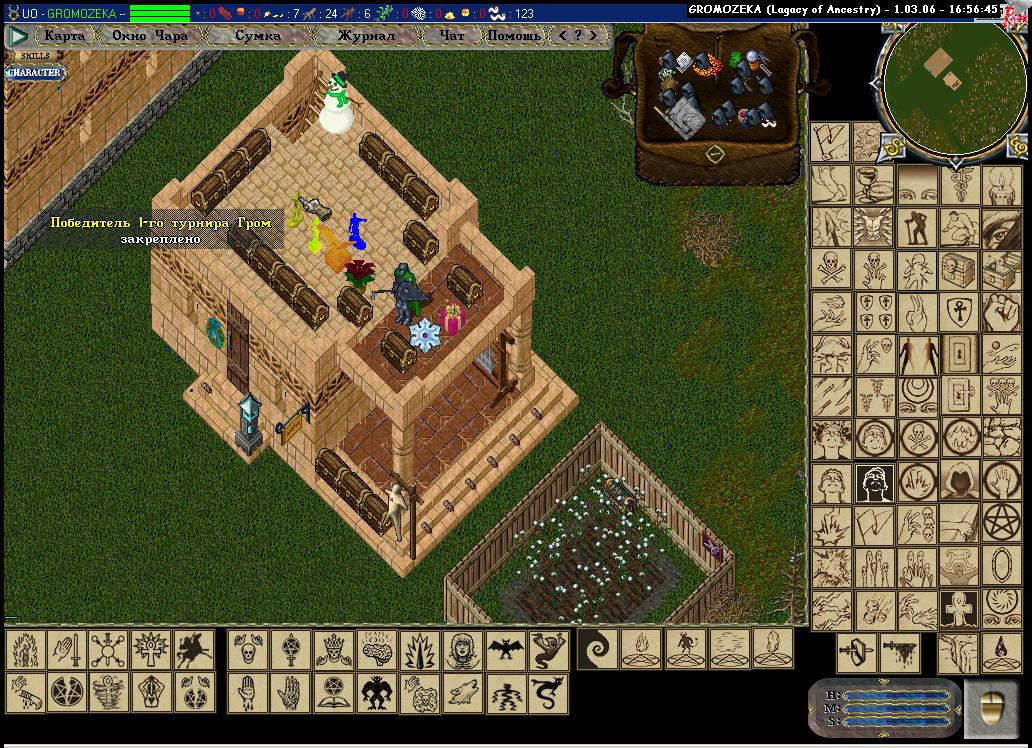1032x748 pixels.
Task: Open the Помощь help menu
Action: (x=514, y=35)
